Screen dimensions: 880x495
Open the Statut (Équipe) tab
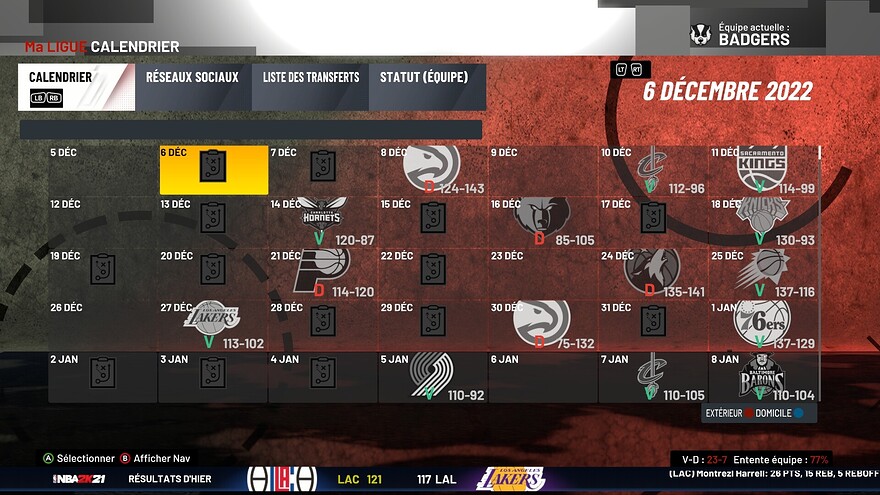pos(427,87)
